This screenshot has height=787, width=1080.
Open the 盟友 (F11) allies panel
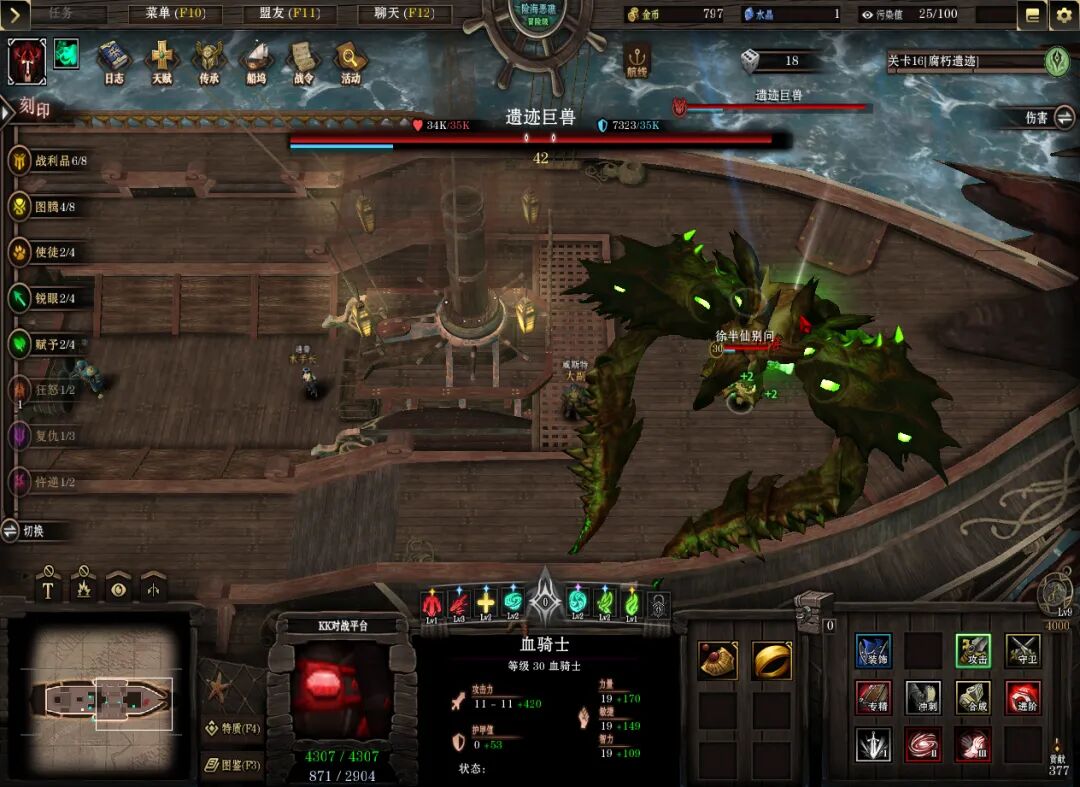click(289, 14)
